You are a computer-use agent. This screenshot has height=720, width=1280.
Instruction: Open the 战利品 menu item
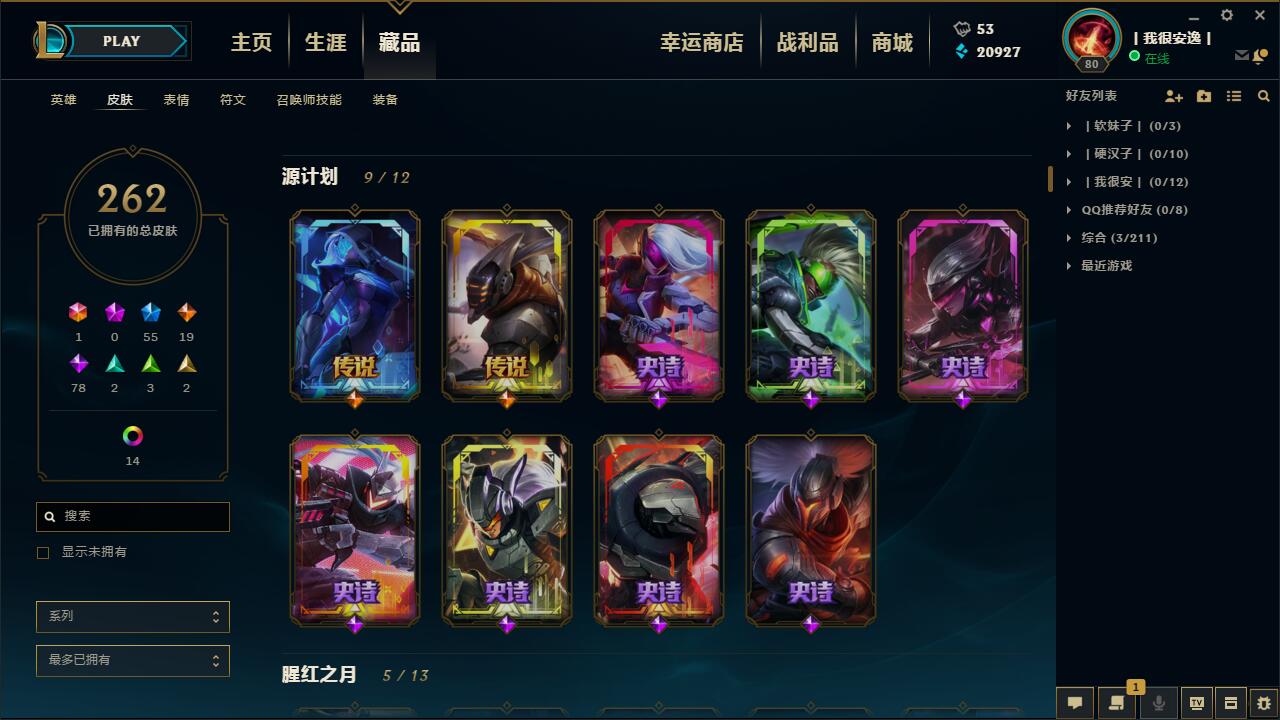pos(808,41)
